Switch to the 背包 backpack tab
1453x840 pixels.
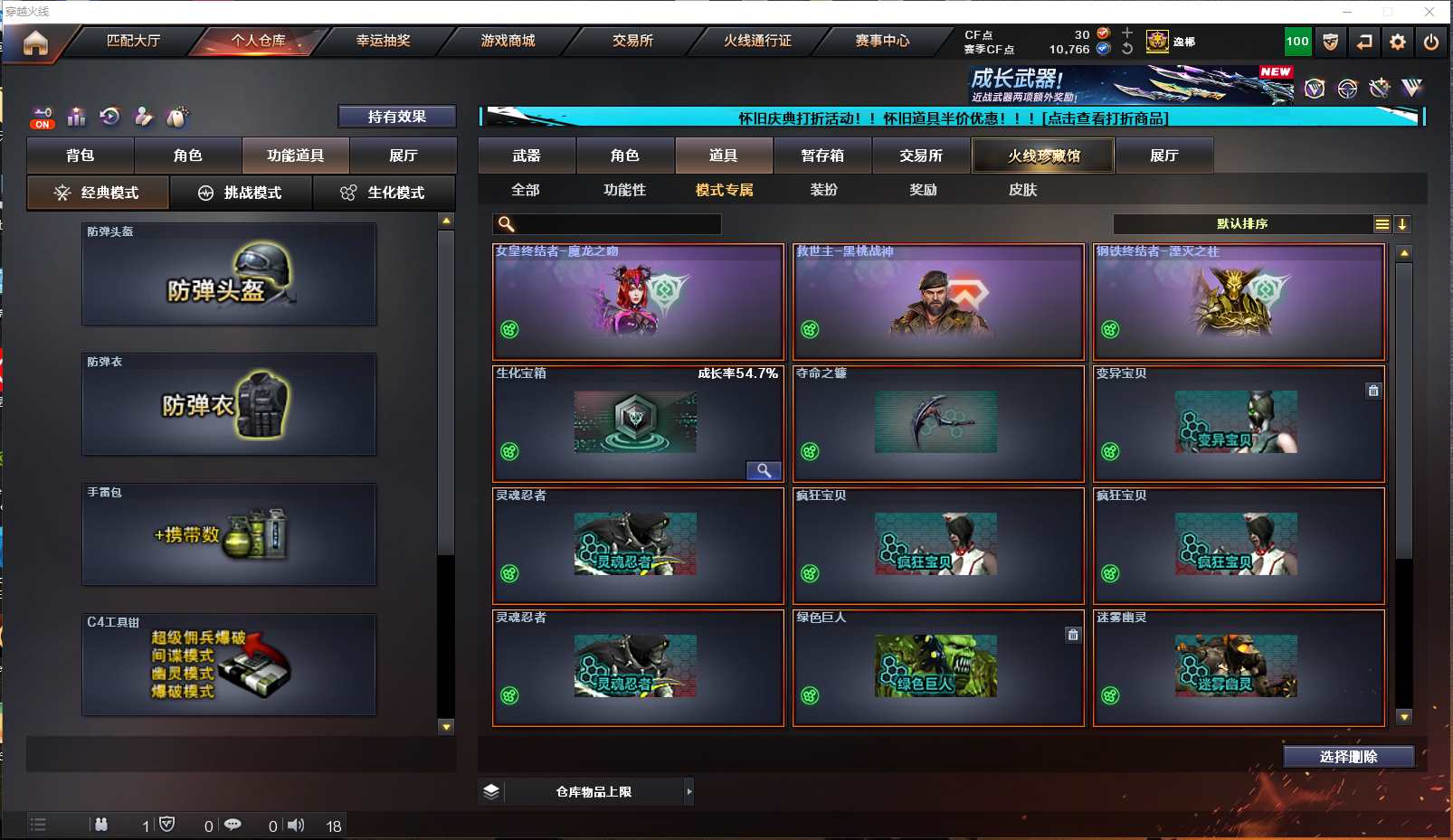pyautogui.click(x=81, y=156)
